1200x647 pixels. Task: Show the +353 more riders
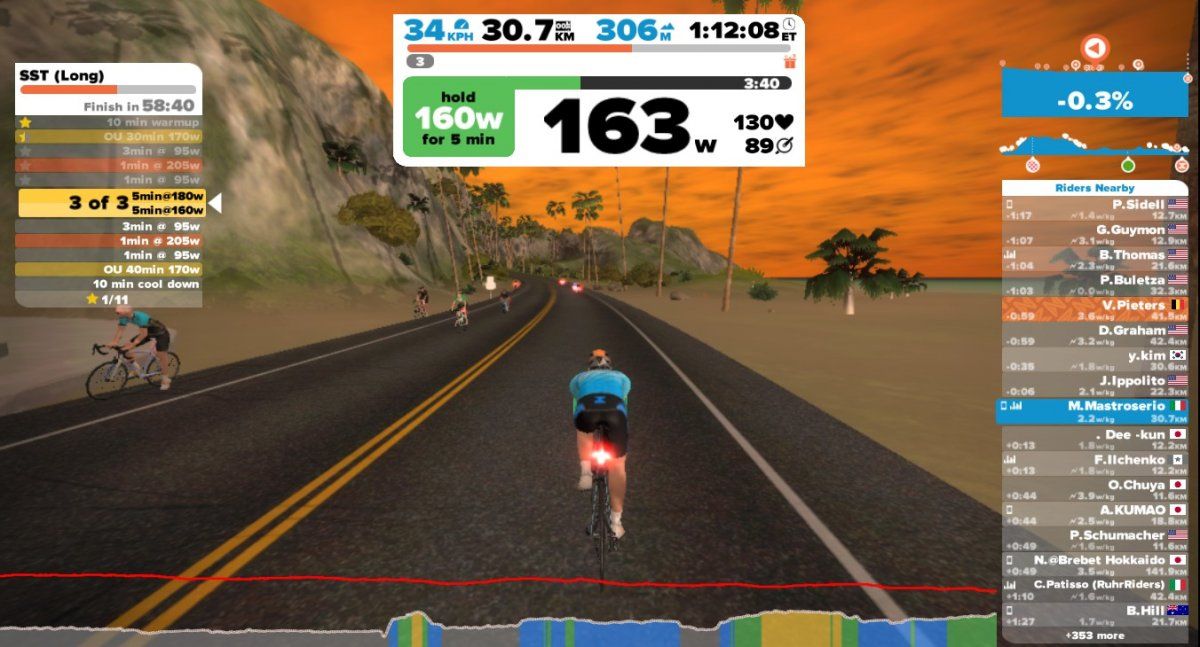[x=1094, y=636]
